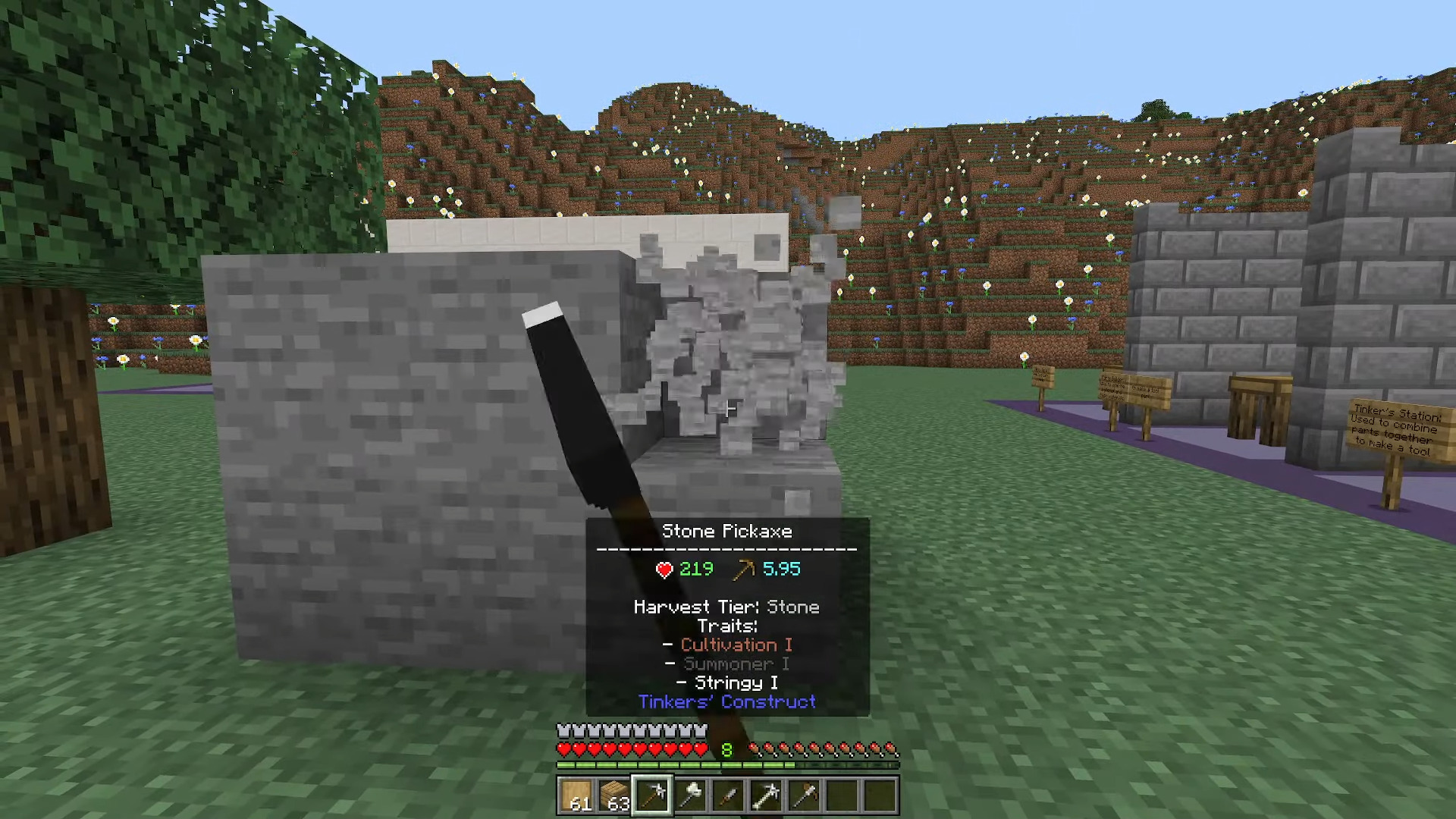The height and width of the screenshot is (819, 1456).
Task: Select the white-headed hatchet hotbar slot
Action: tap(690, 795)
